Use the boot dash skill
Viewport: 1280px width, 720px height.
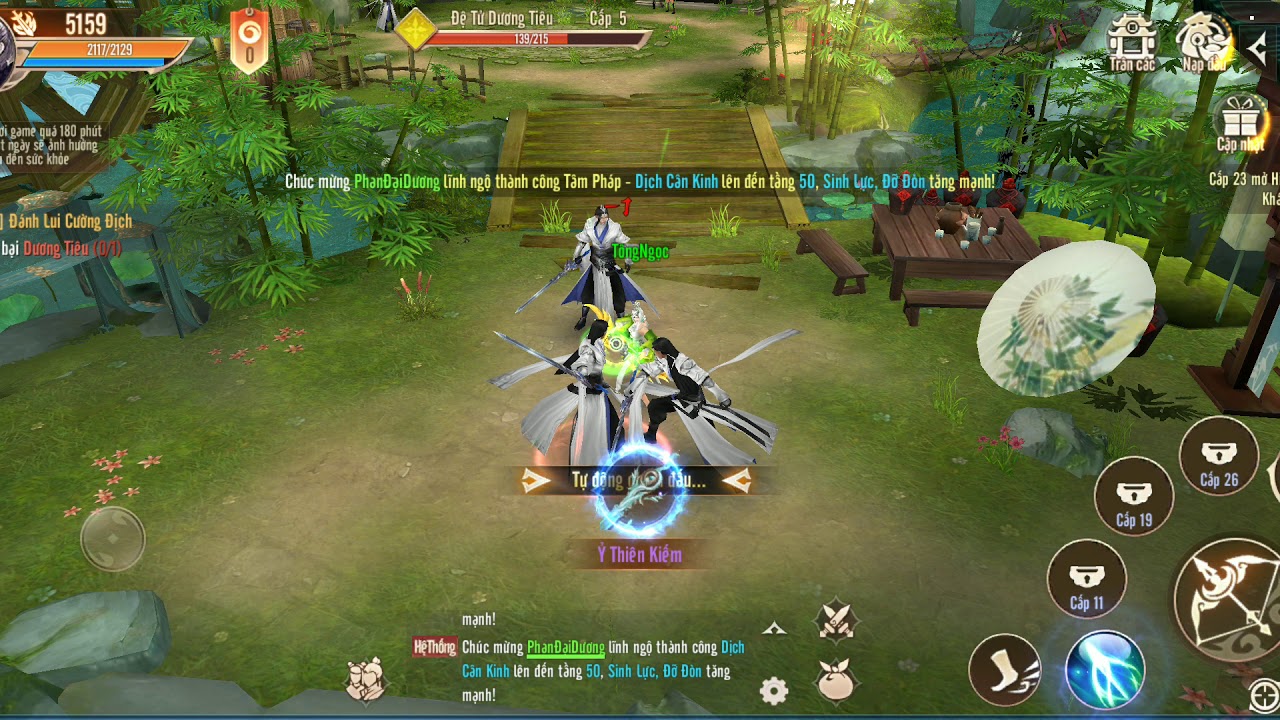tap(1005, 670)
